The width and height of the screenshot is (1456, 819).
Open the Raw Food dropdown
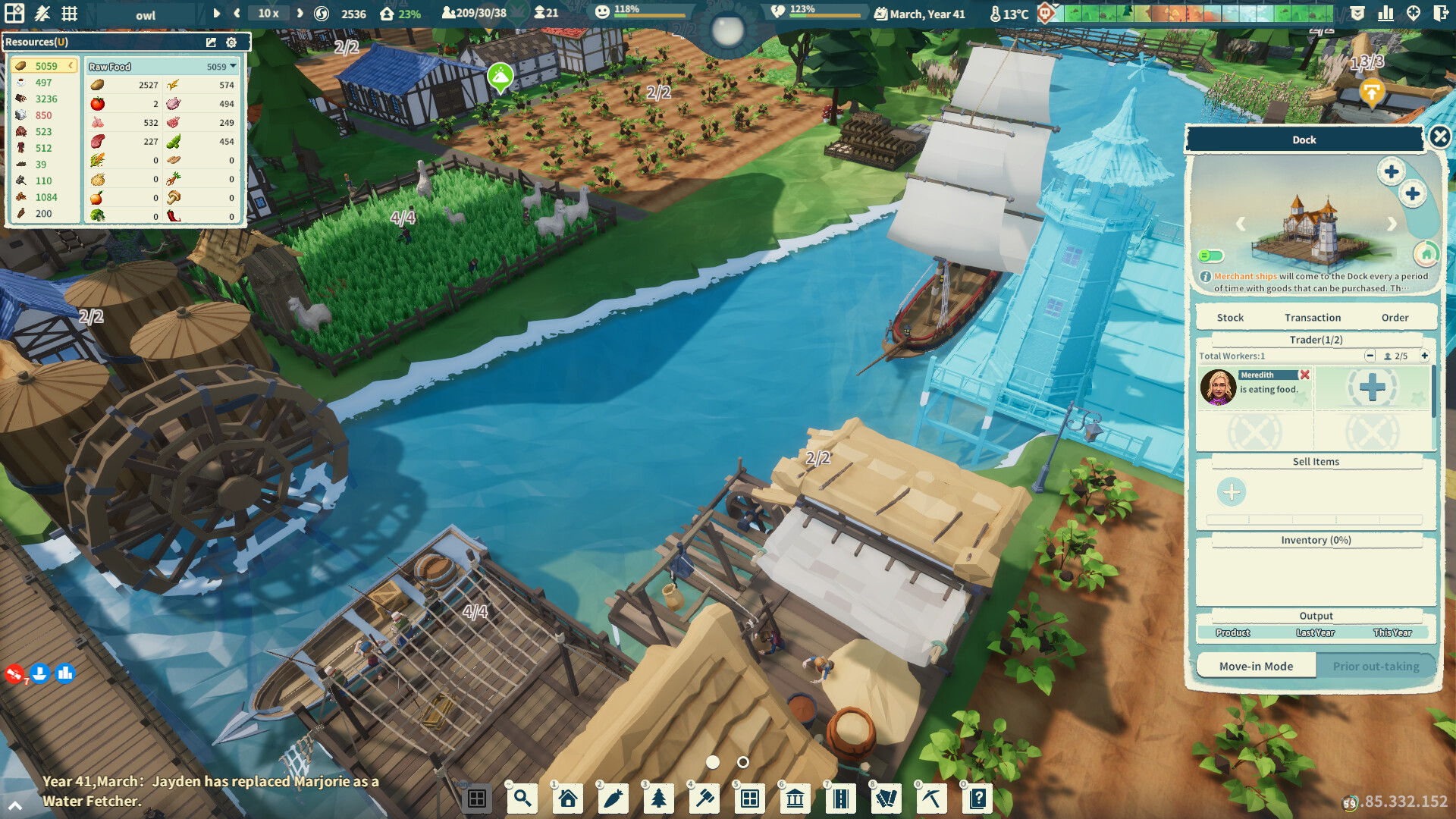click(x=232, y=66)
